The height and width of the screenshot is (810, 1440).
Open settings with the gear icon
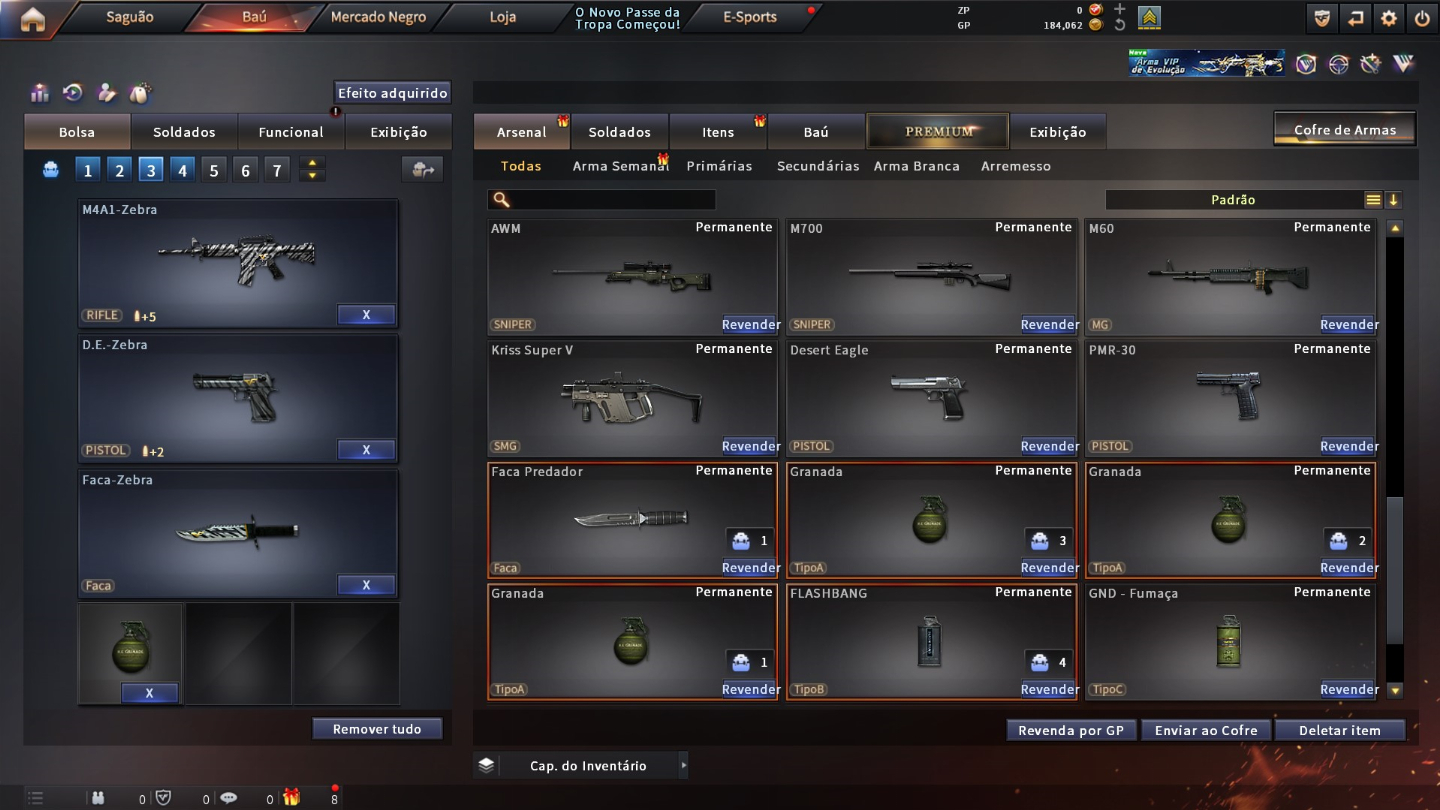tap(1389, 18)
